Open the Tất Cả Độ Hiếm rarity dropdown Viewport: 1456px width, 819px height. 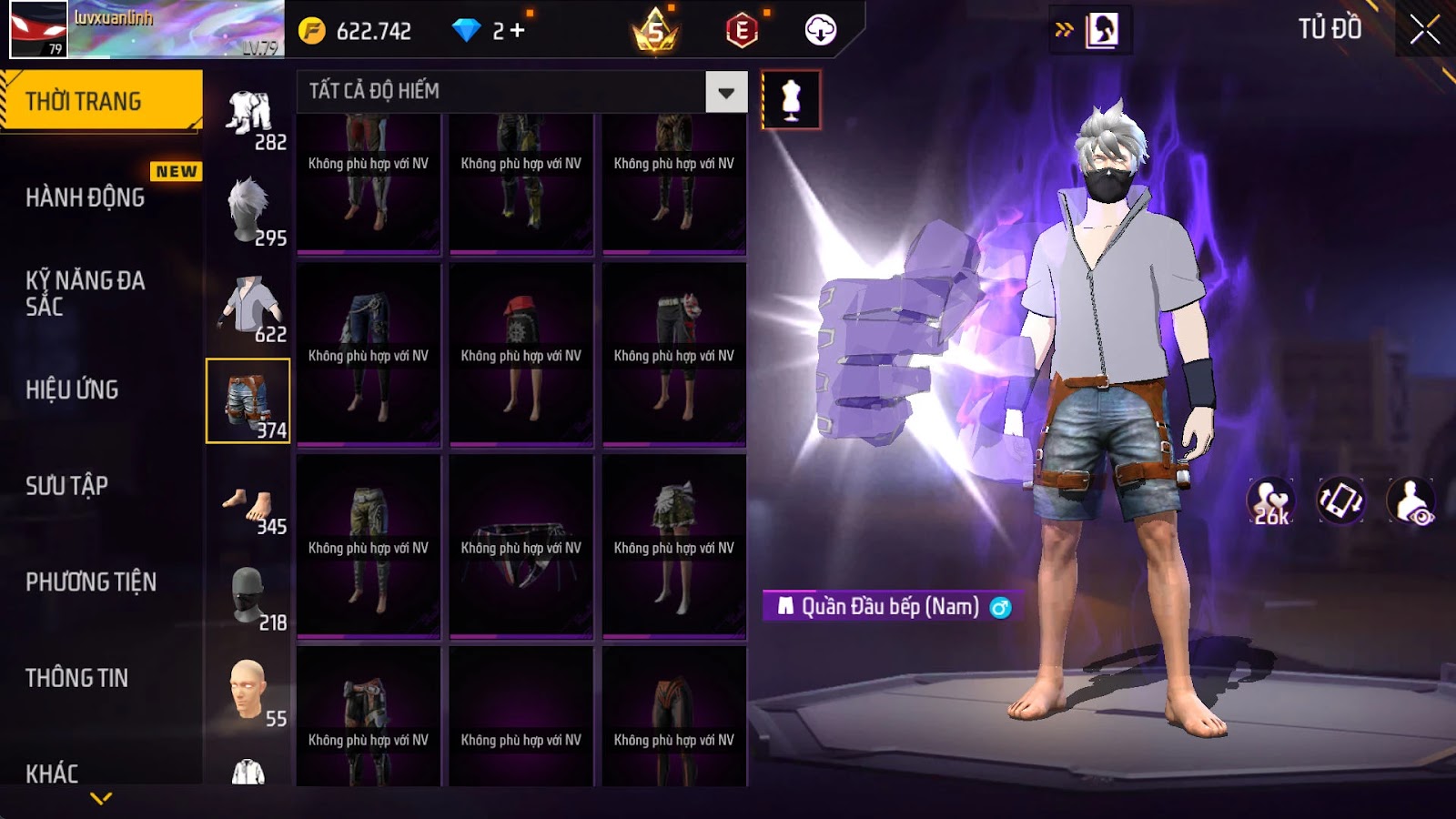725,92
